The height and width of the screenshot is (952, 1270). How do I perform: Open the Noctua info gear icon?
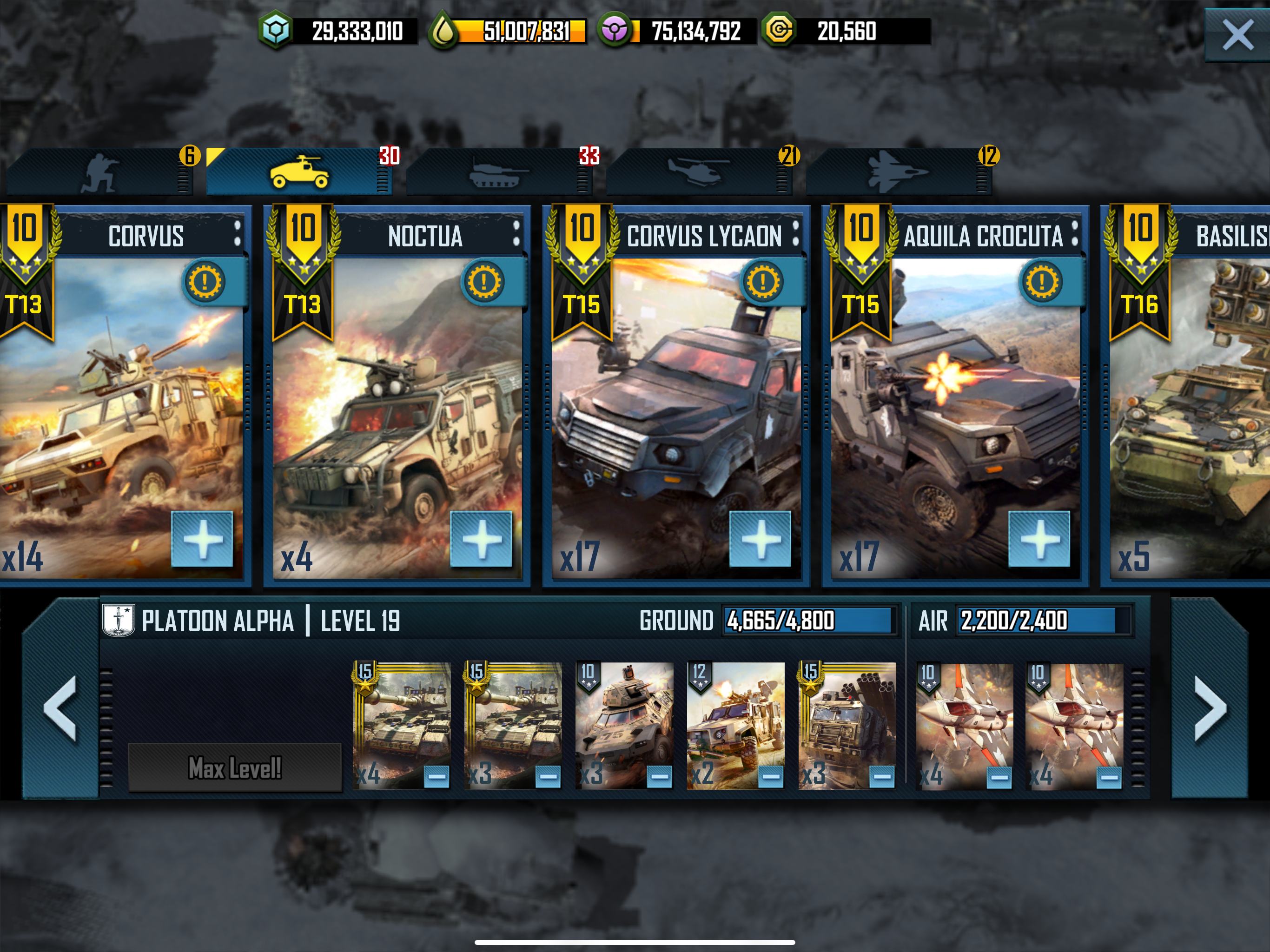tap(483, 282)
